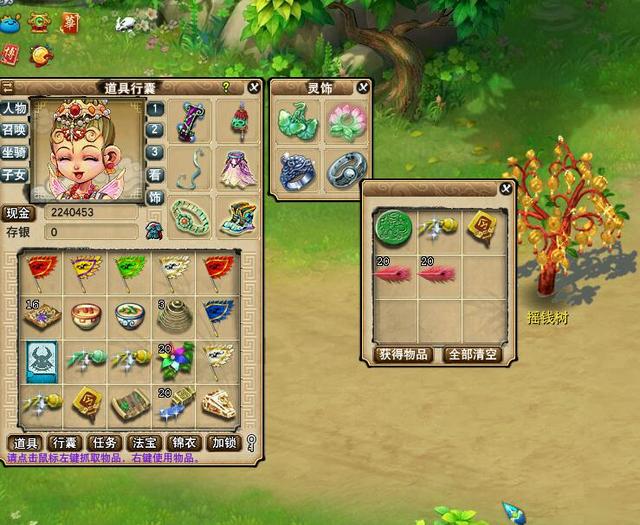Show the 子女 children tab
640x525 pixels.
point(14,174)
